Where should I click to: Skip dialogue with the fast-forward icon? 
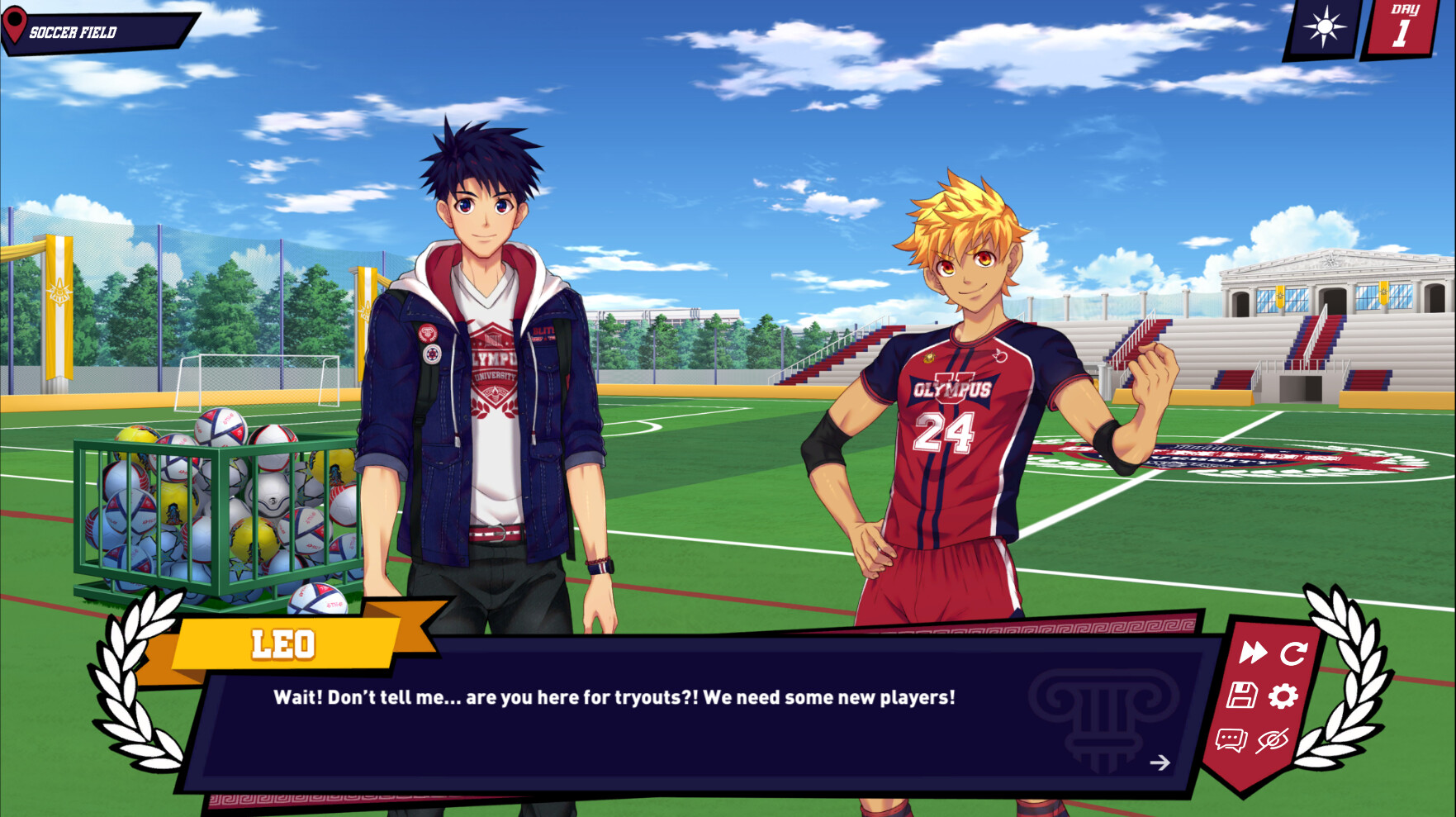coord(1252,653)
